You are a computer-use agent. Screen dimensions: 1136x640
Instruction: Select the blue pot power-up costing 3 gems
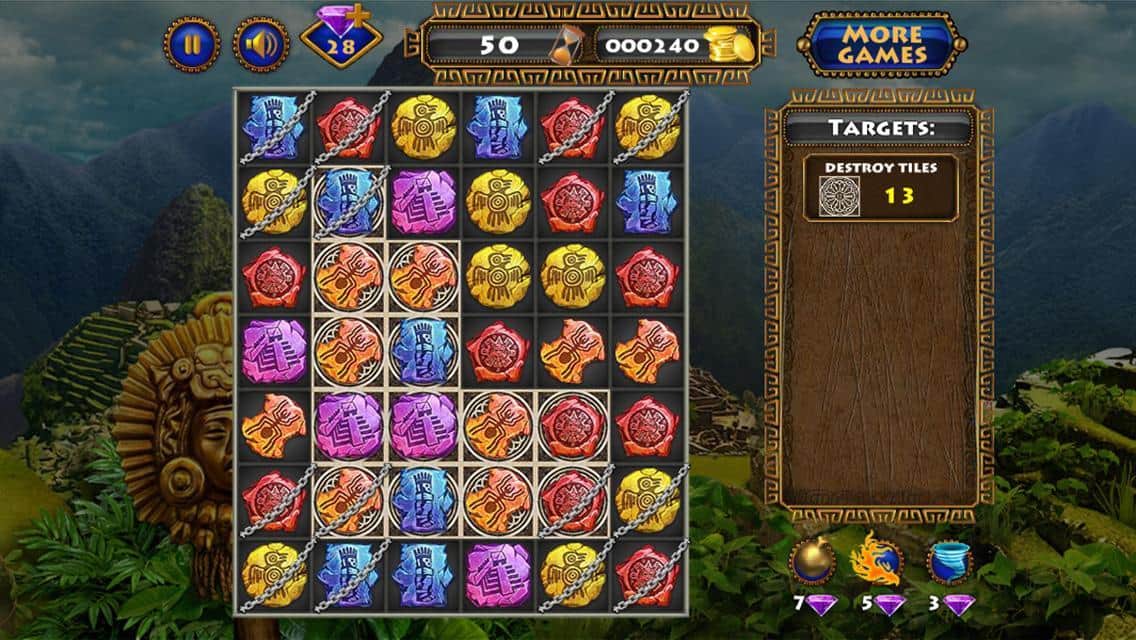949,563
